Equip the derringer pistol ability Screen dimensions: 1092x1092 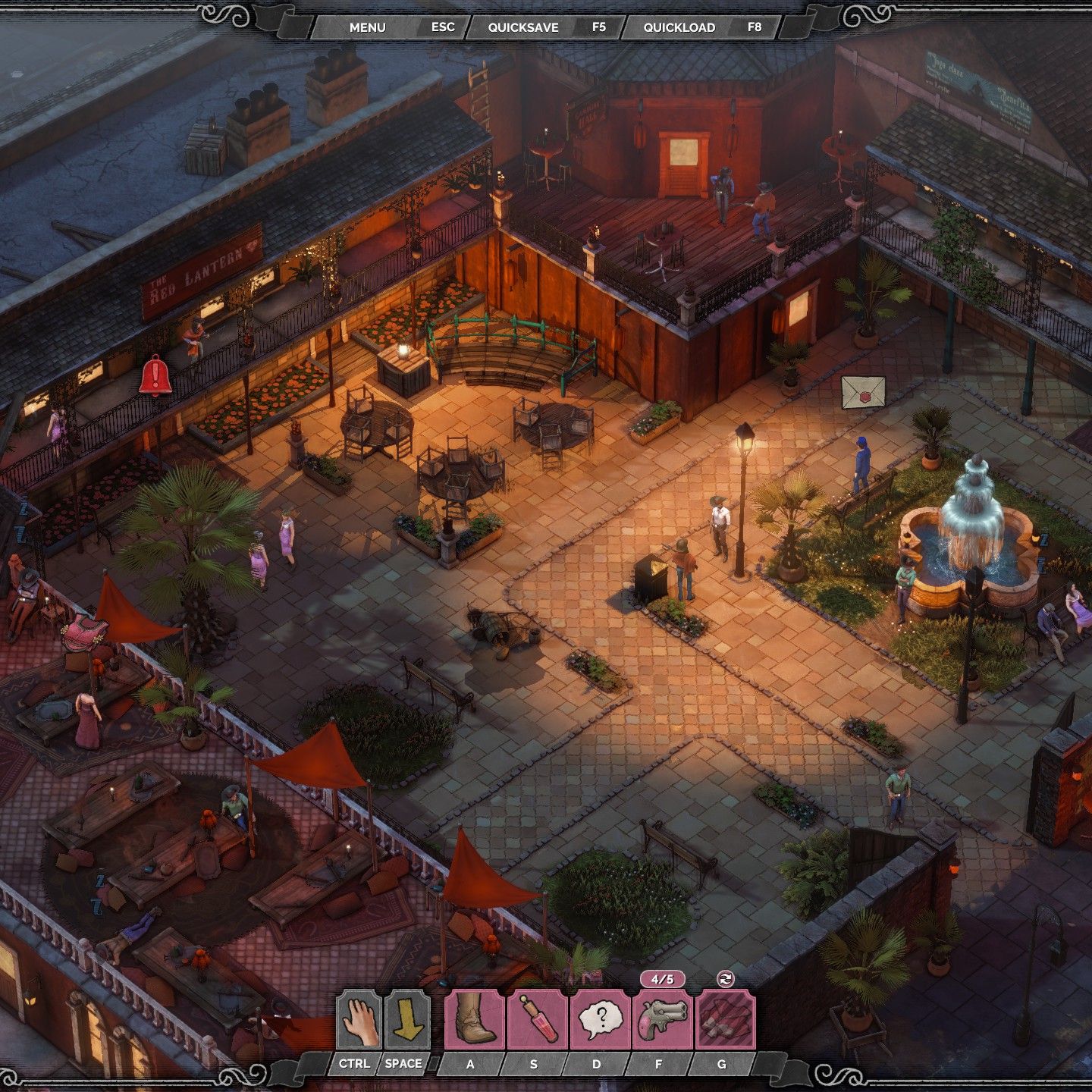[663, 1021]
